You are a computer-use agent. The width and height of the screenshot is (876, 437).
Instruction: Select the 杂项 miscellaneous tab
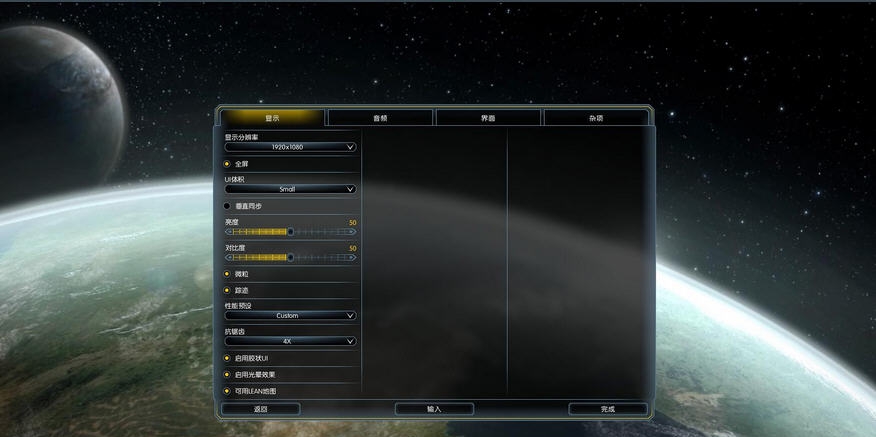[596, 118]
